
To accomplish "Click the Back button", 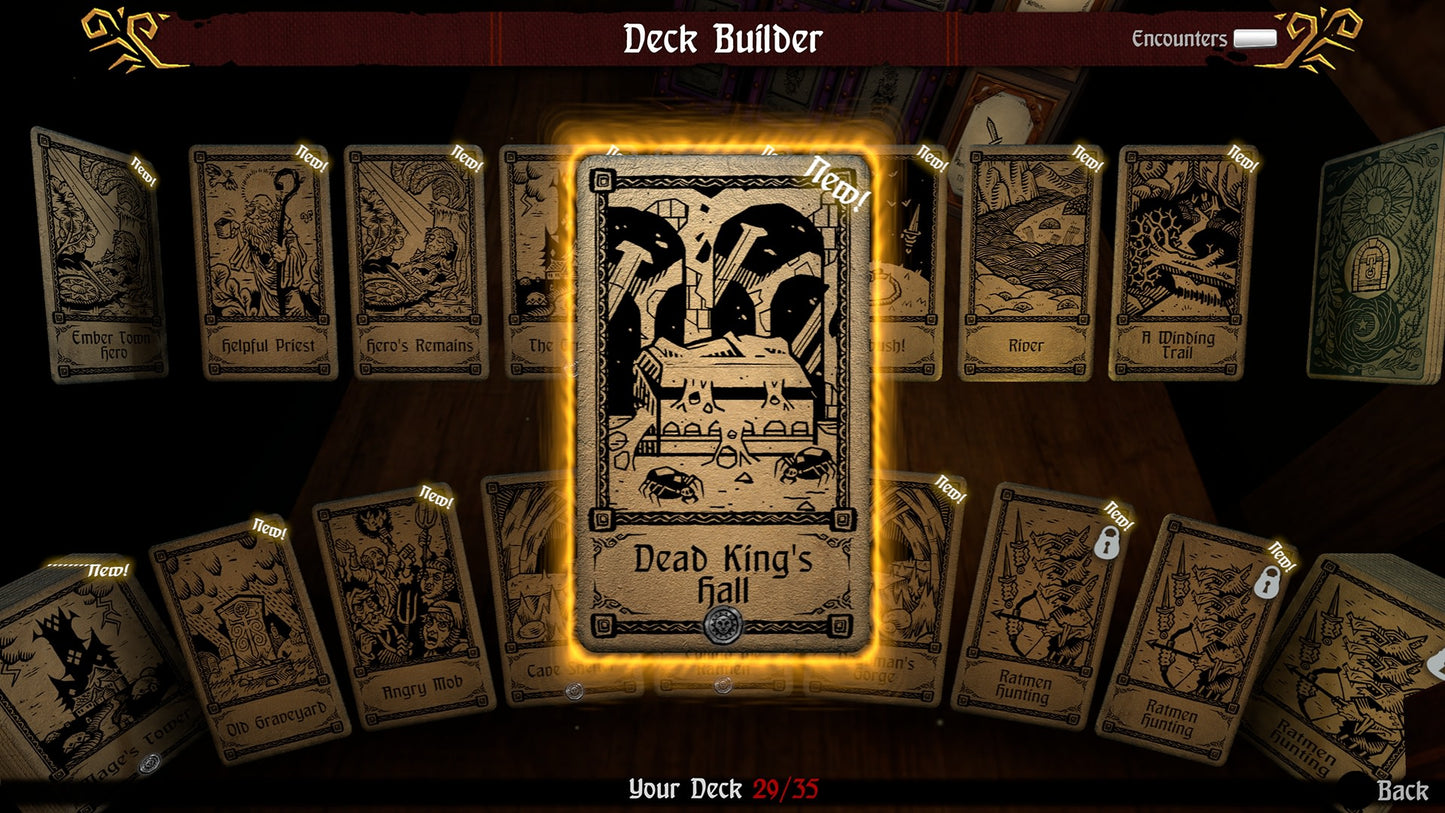I will click(1400, 790).
